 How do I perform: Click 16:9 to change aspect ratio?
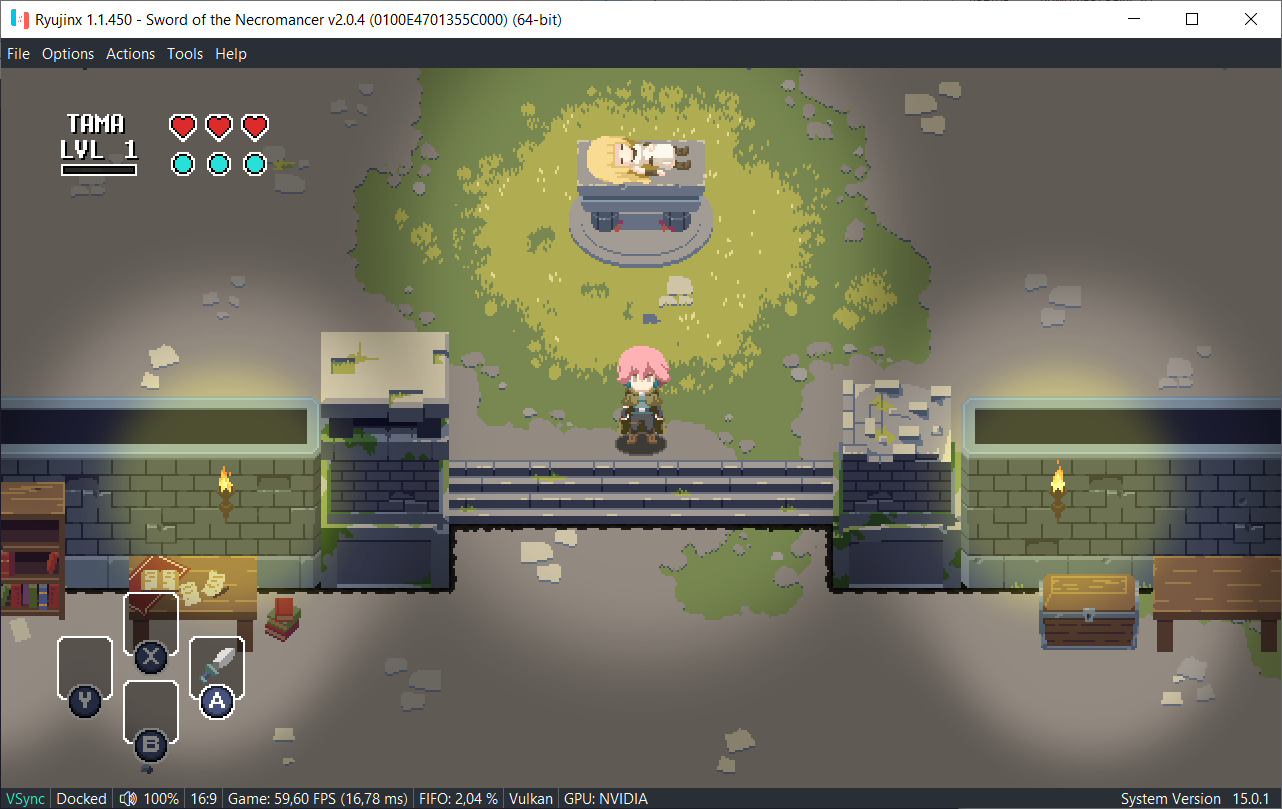tap(203, 798)
